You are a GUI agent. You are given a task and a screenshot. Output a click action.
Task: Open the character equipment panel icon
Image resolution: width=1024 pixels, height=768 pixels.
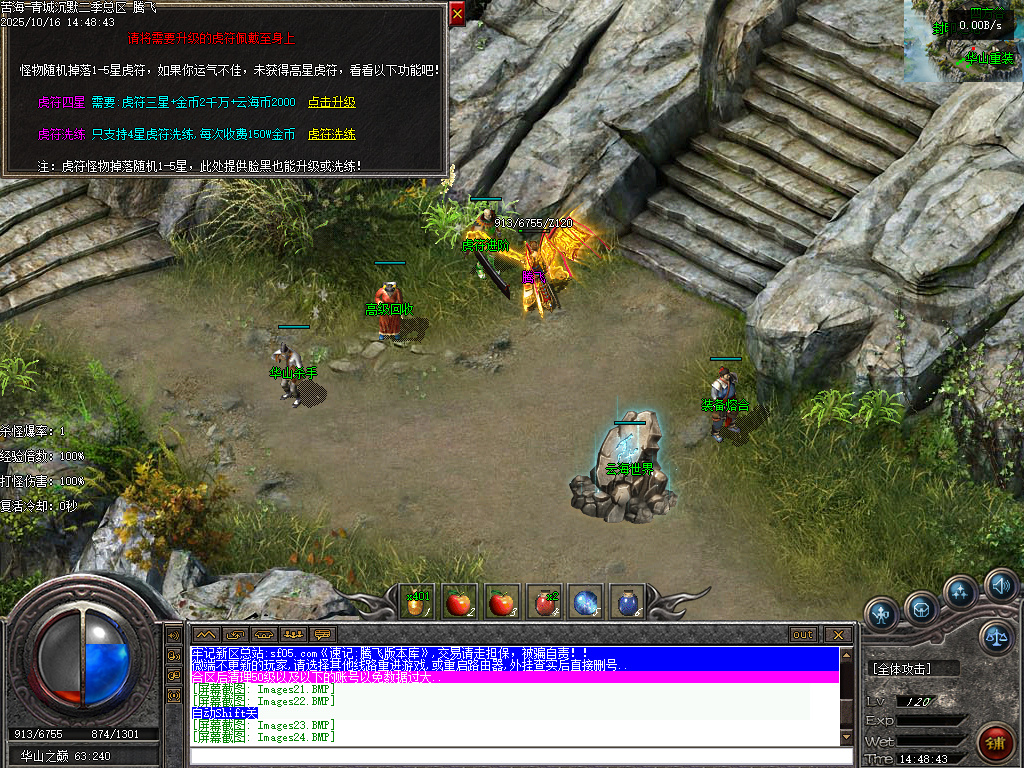click(x=881, y=611)
